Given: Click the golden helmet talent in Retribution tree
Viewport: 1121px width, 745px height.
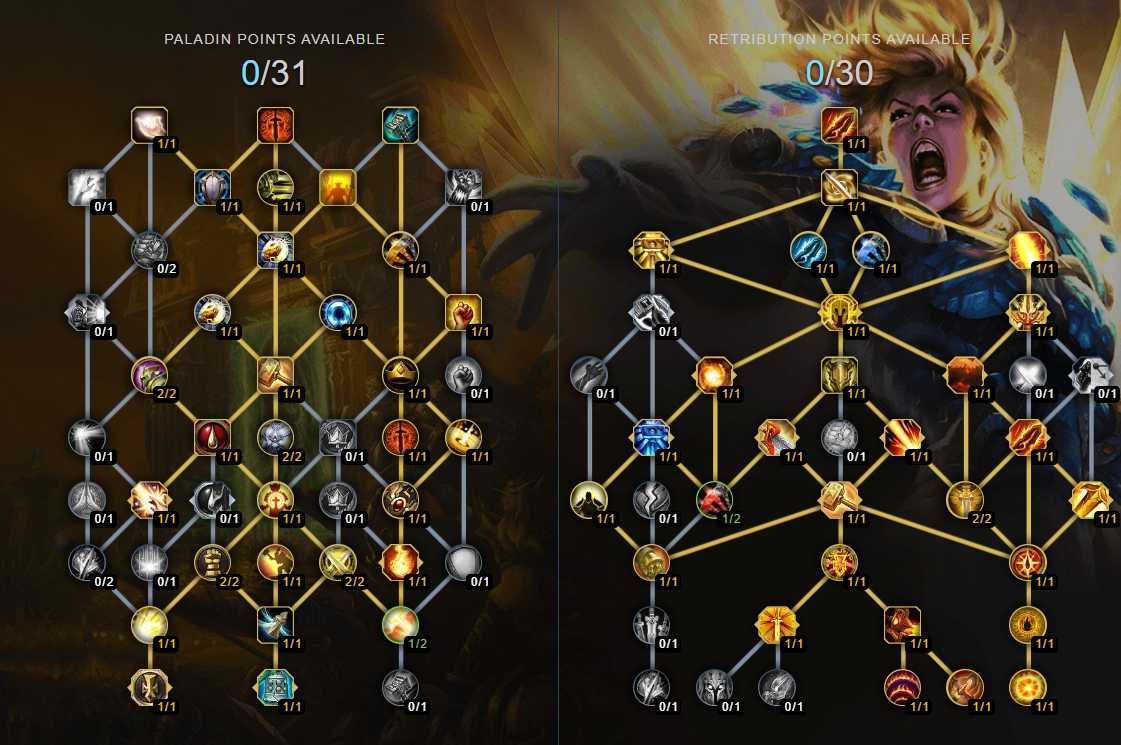Looking at the screenshot, I should (x=839, y=375).
